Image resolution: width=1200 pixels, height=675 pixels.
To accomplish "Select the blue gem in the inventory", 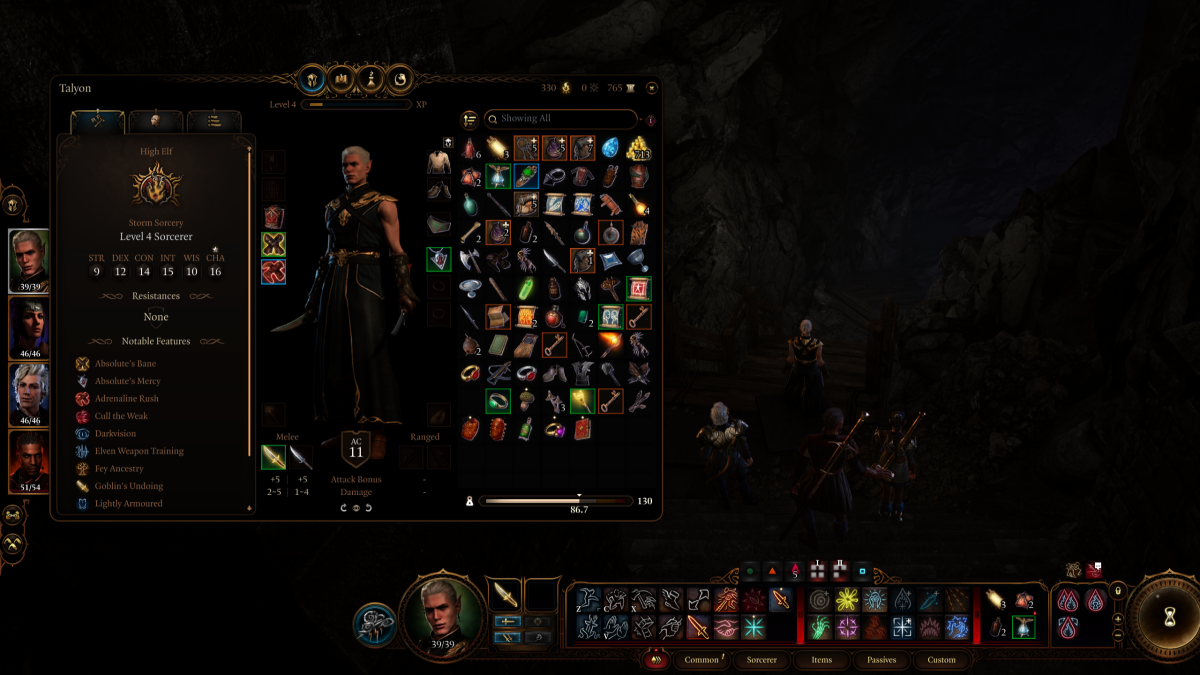I will 610,149.
